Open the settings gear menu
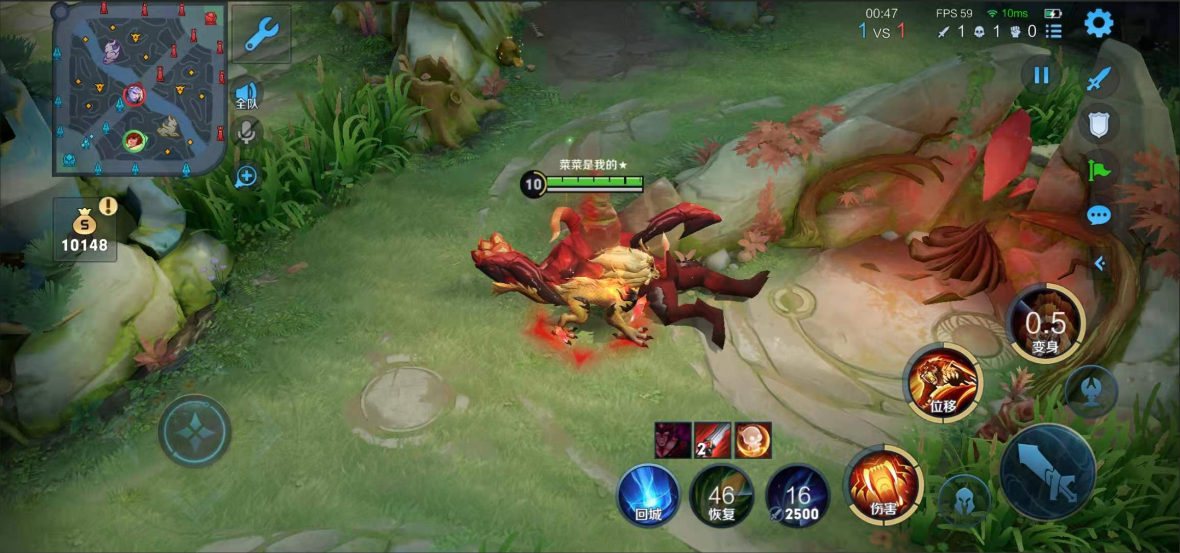 point(1099,23)
